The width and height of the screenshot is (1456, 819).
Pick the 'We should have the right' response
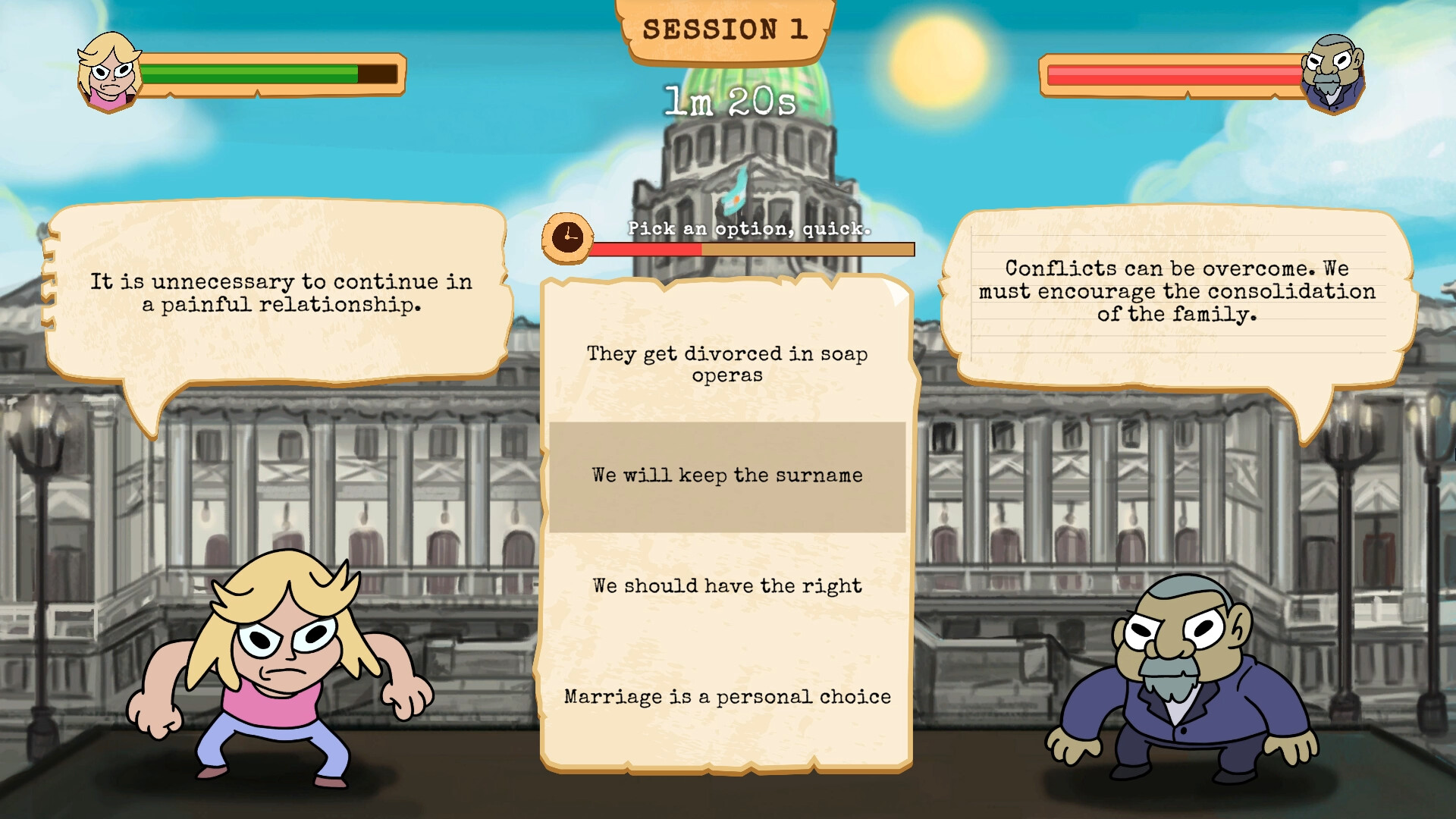(726, 585)
